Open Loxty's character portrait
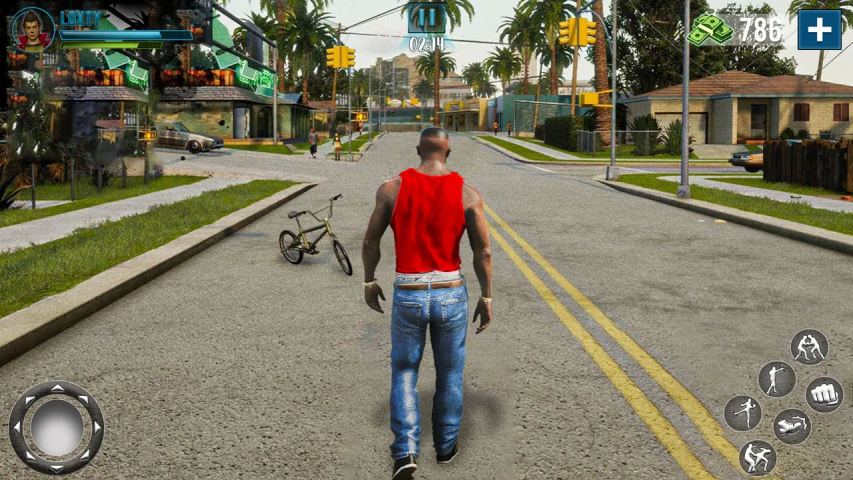 point(32,28)
